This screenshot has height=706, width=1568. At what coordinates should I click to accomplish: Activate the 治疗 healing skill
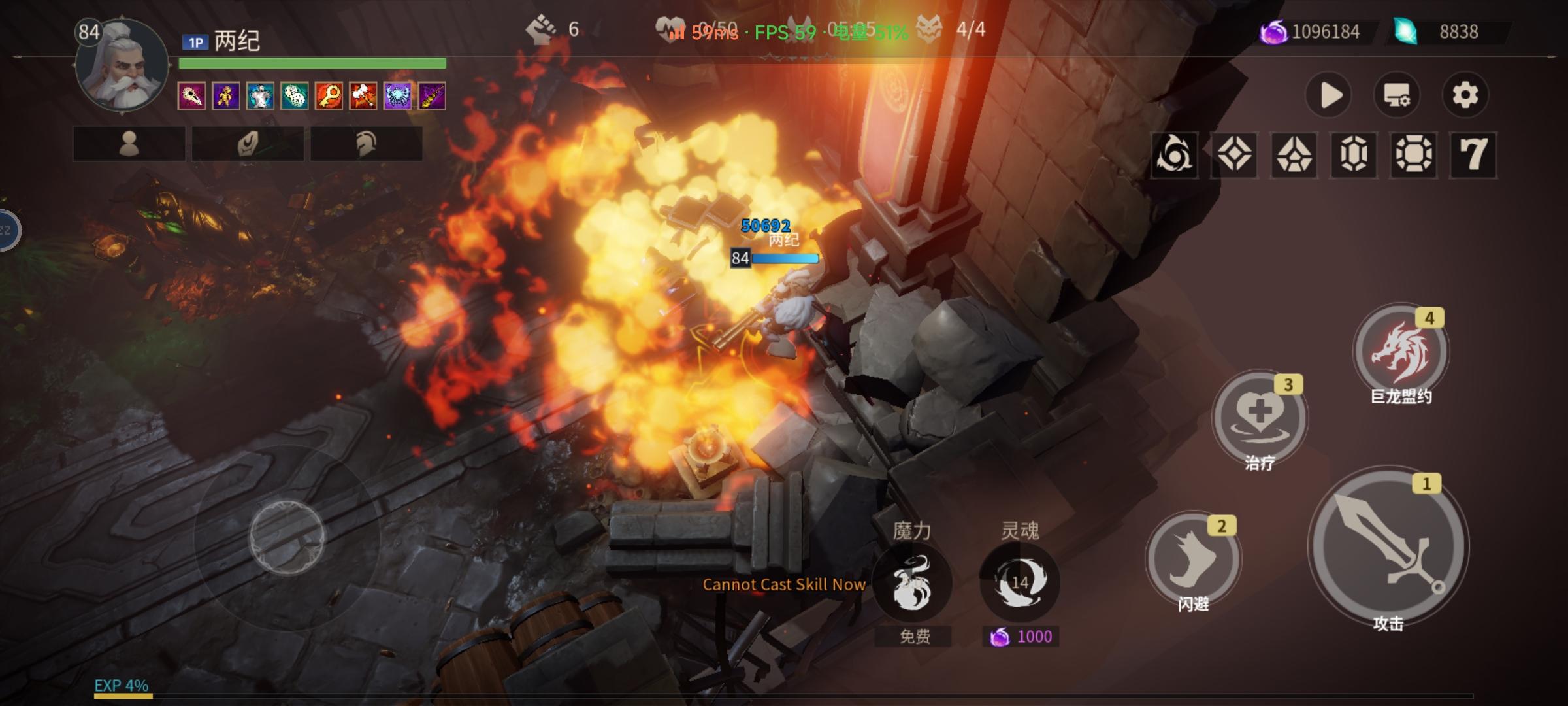coord(1259,416)
